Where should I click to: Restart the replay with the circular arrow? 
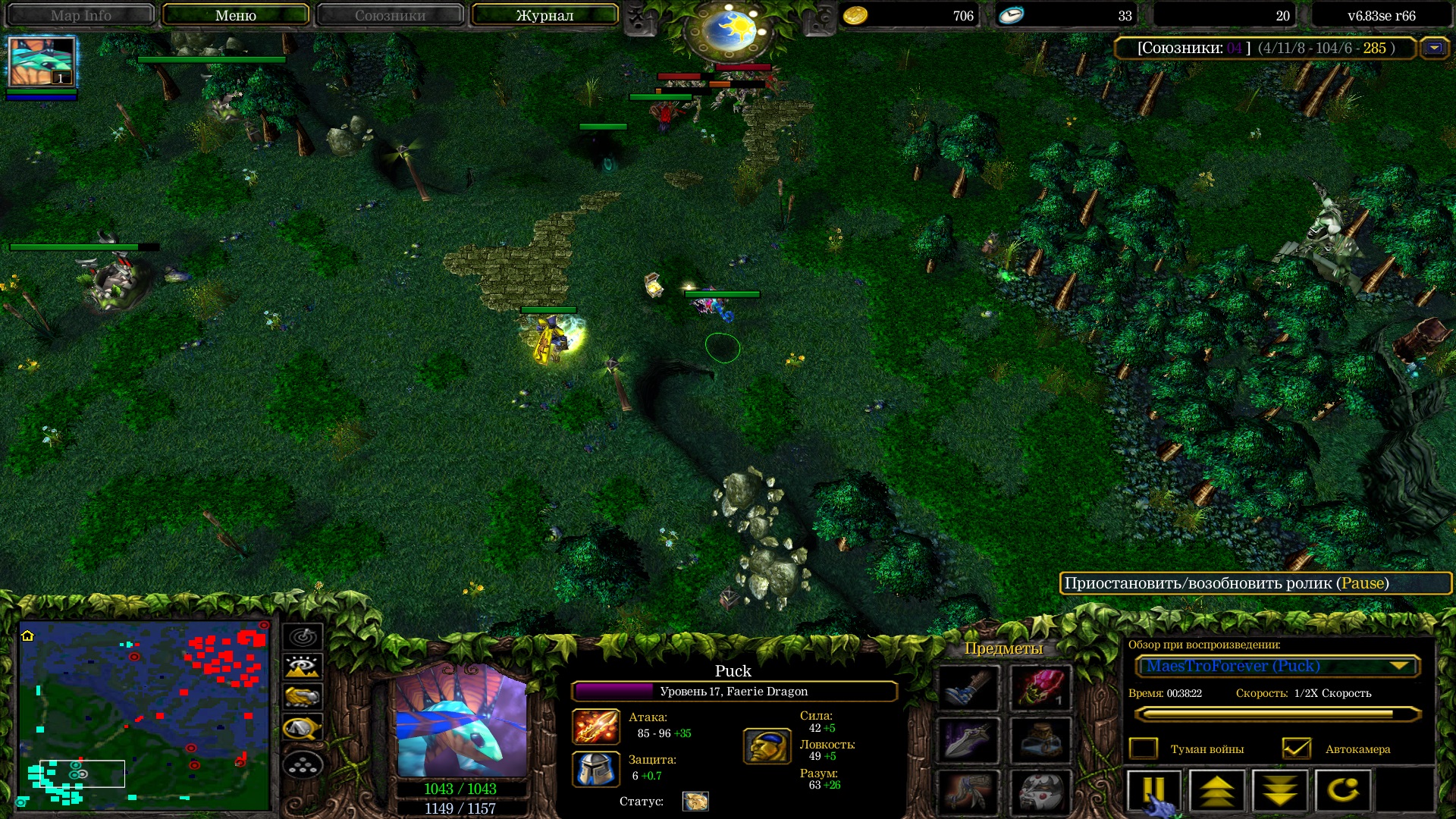click(1343, 791)
